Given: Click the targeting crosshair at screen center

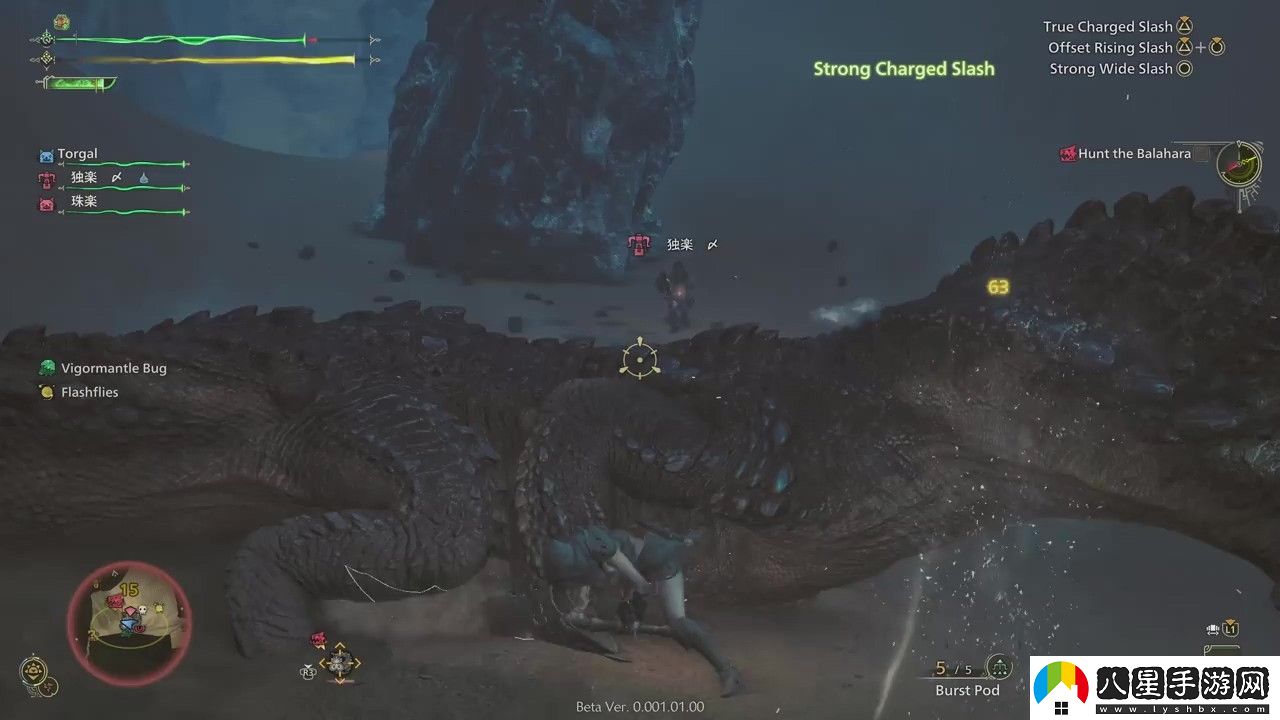Looking at the screenshot, I should click(x=638, y=359).
